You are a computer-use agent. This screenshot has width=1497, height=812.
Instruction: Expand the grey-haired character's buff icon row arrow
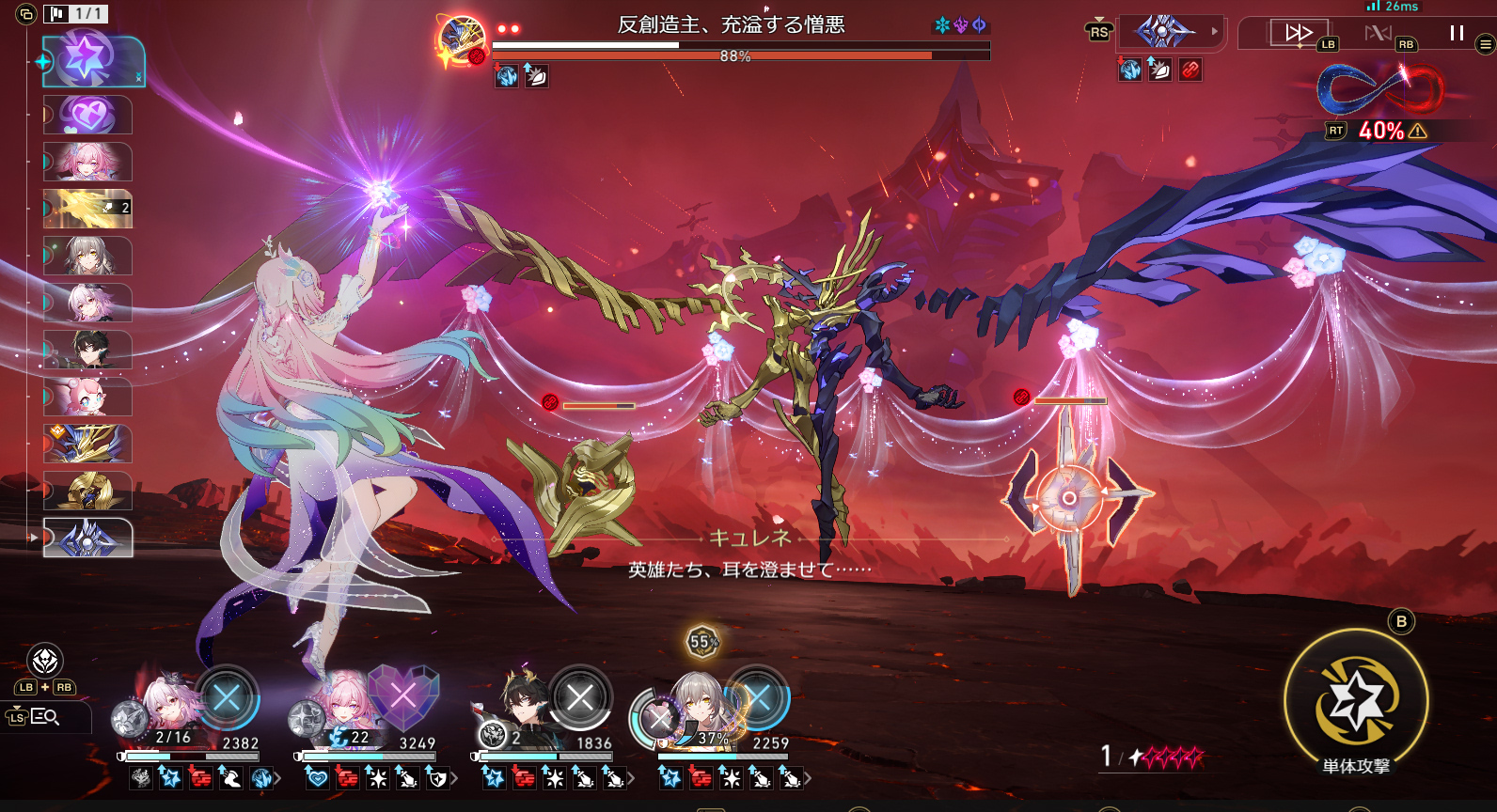808,778
